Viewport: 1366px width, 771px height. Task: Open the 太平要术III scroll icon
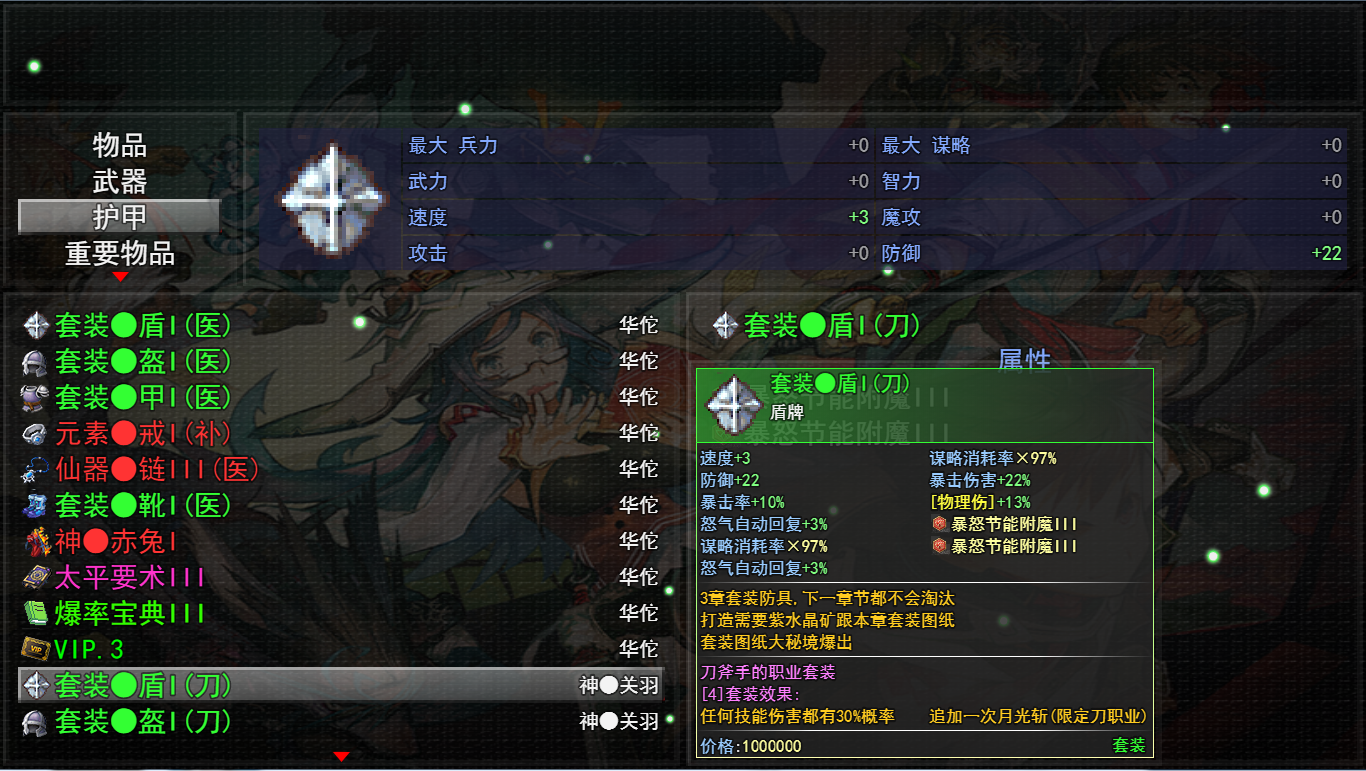click(35, 578)
